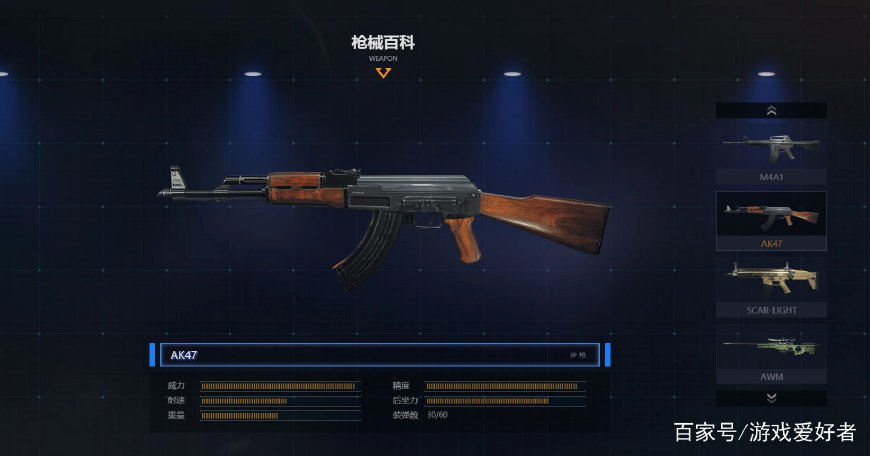Click the down arrow below the weapon list
870x456 pixels.
pos(771,398)
